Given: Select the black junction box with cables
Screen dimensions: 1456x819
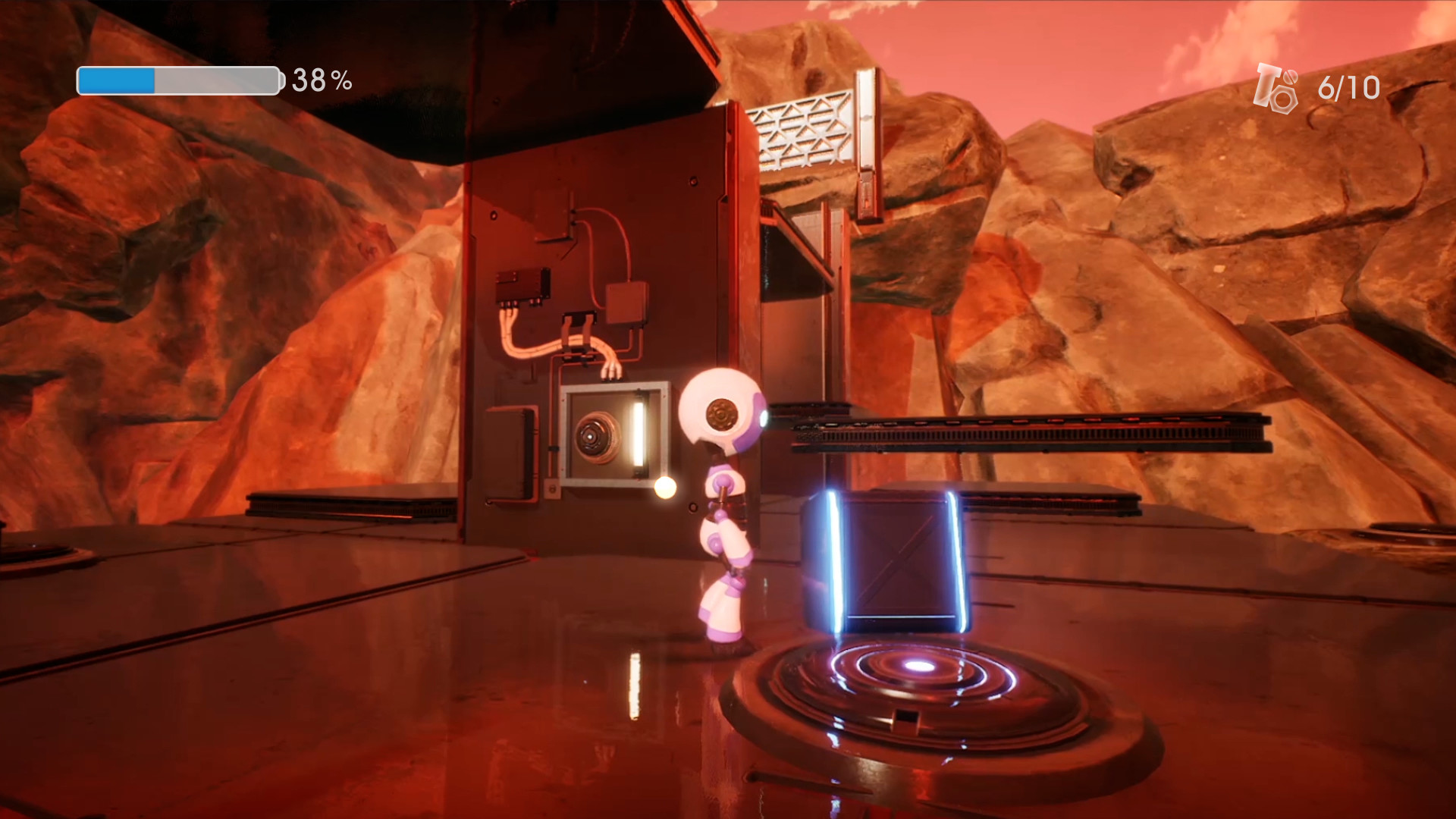Looking at the screenshot, I should point(523,287).
